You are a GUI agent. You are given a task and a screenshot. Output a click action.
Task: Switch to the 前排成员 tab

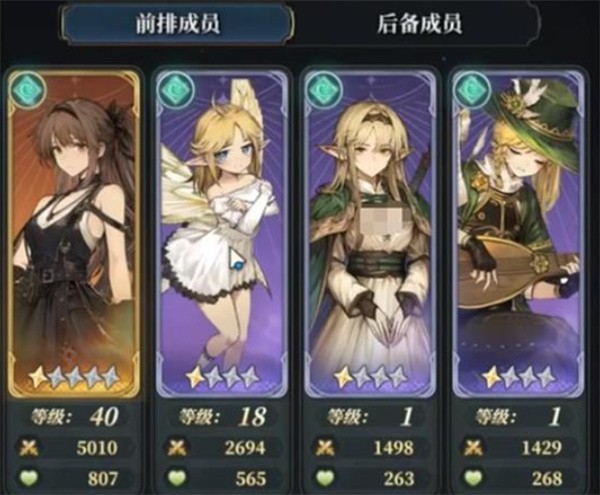(x=176, y=25)
